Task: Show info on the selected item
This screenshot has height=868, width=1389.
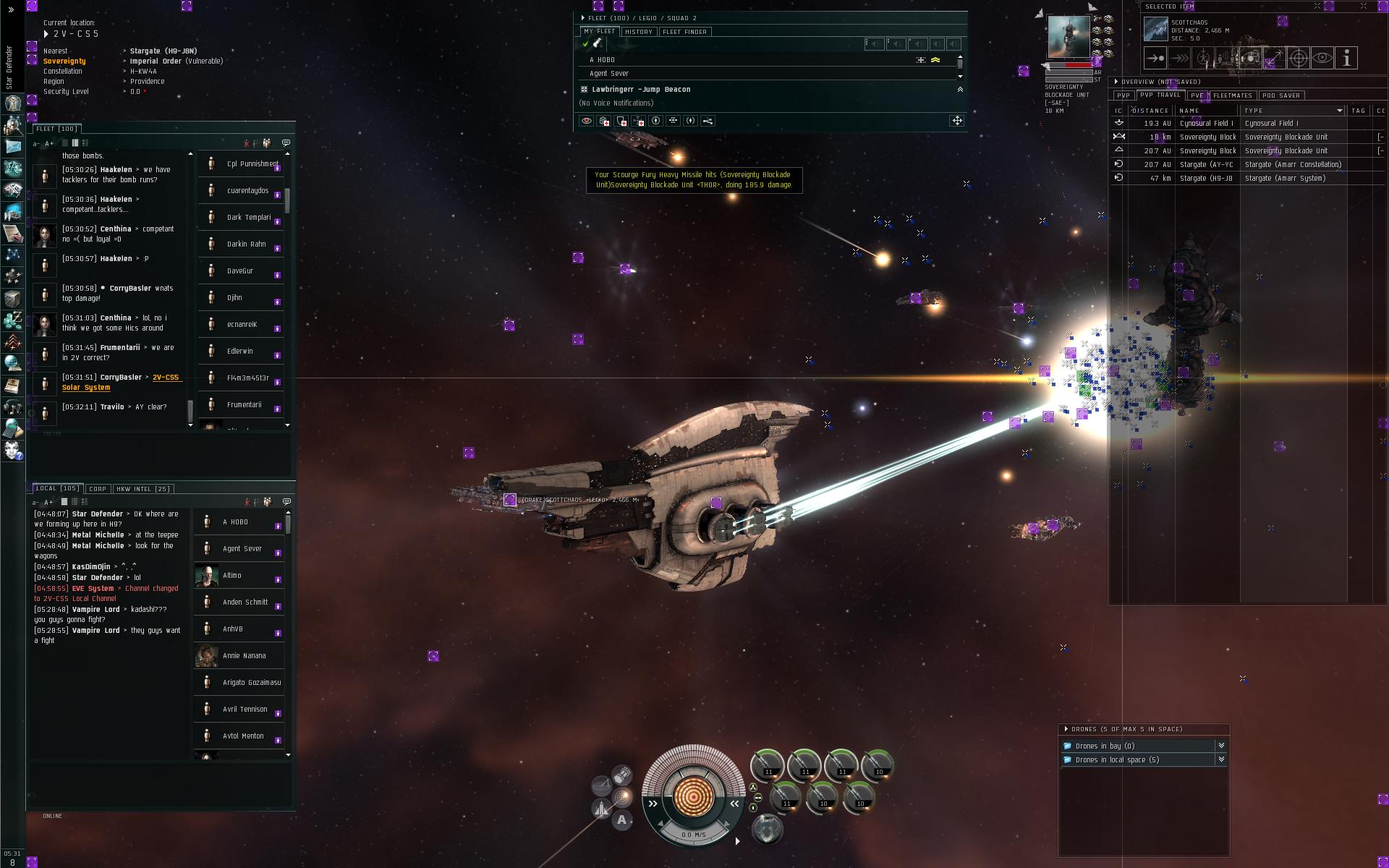Action: pyautogui.click(x=1346, y=59)
